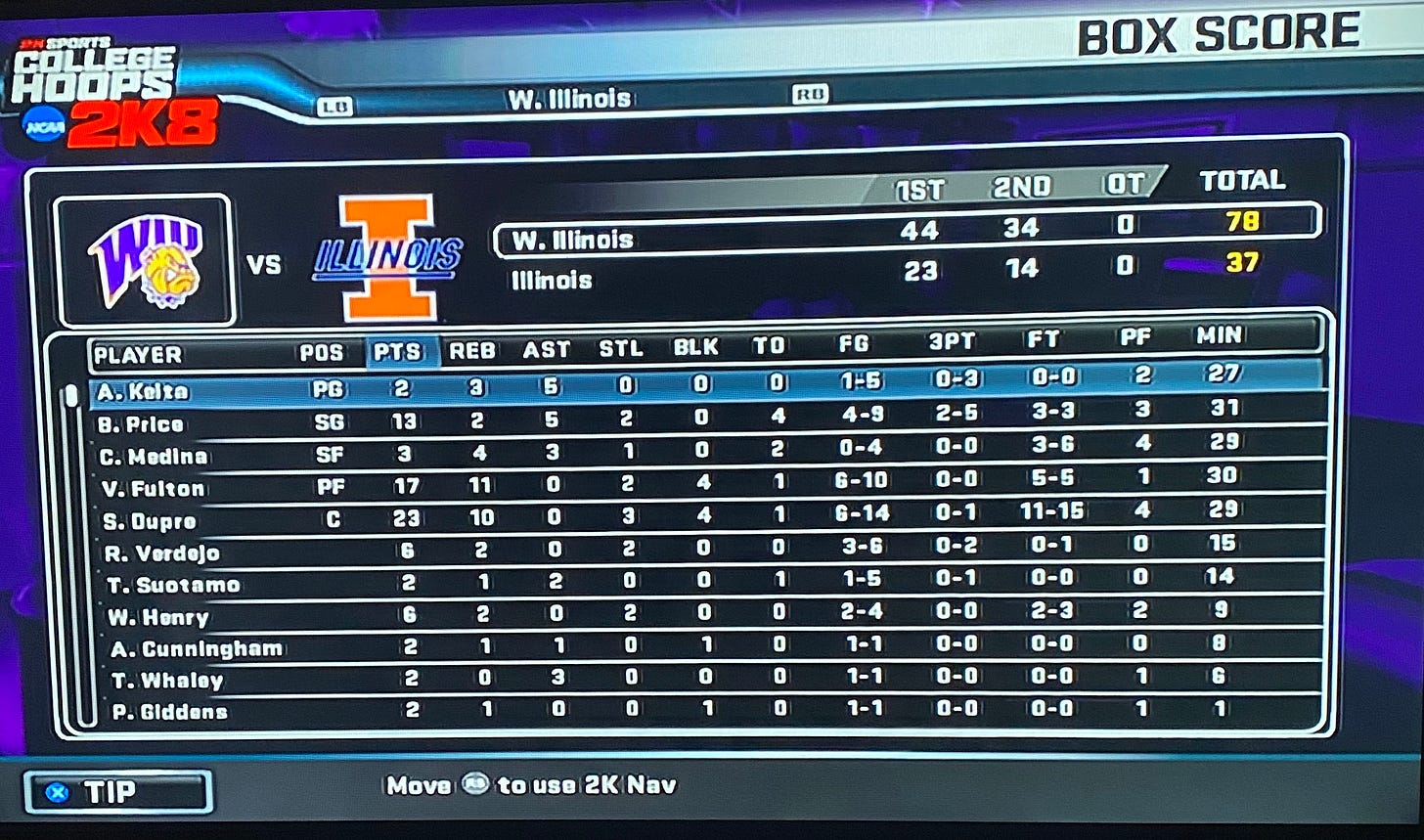Highlight V. Fulton in the box score
This screenshot has height=840, width=1424.
[153, 489]
